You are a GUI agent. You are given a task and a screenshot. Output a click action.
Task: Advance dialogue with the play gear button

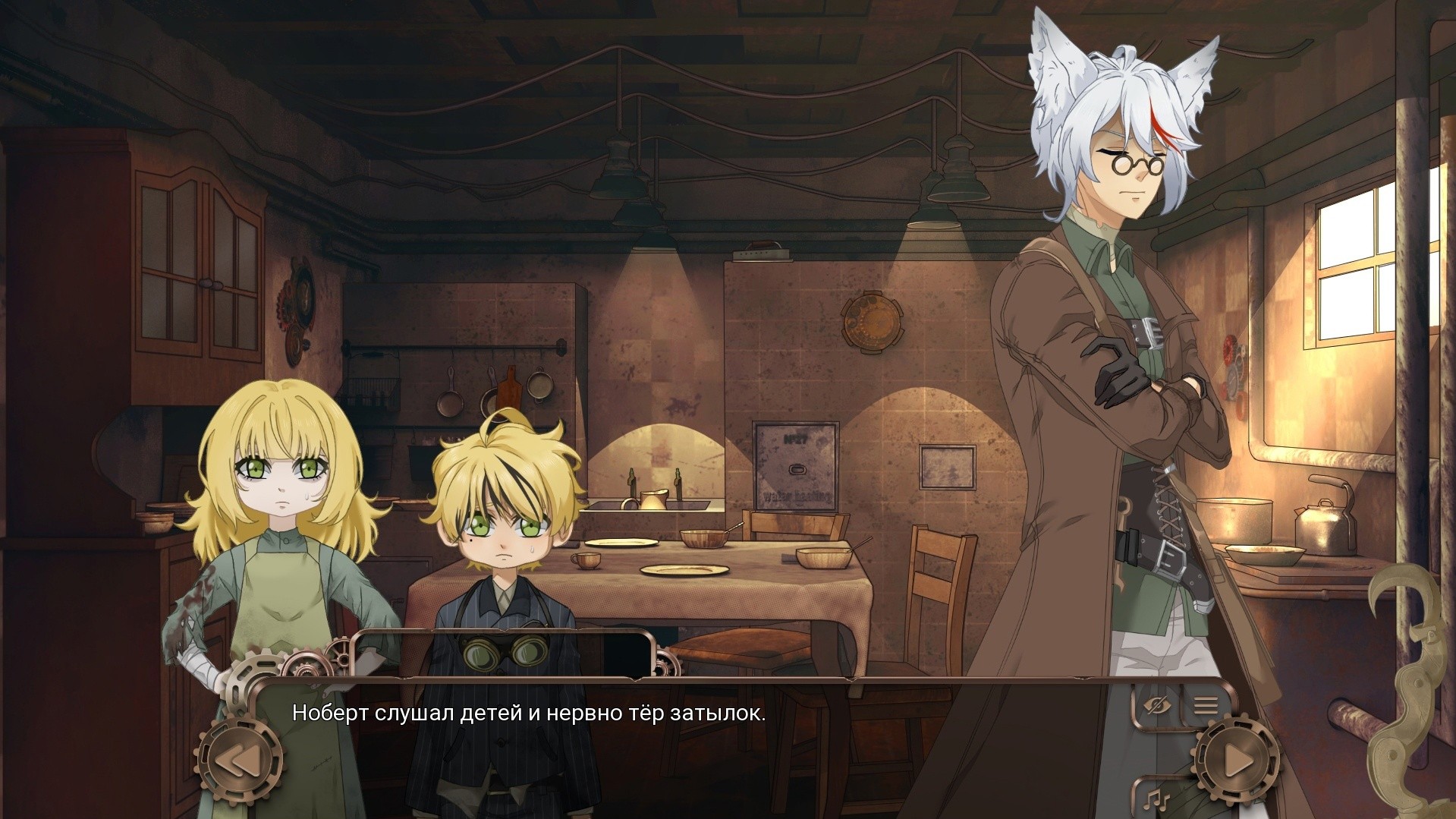click(1236, 759)
